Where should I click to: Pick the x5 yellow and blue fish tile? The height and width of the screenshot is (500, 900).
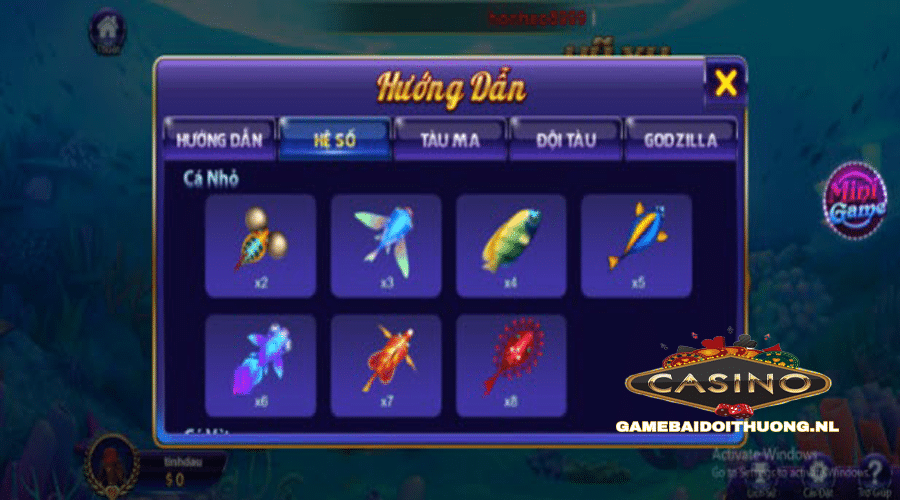tap(637, 245)
